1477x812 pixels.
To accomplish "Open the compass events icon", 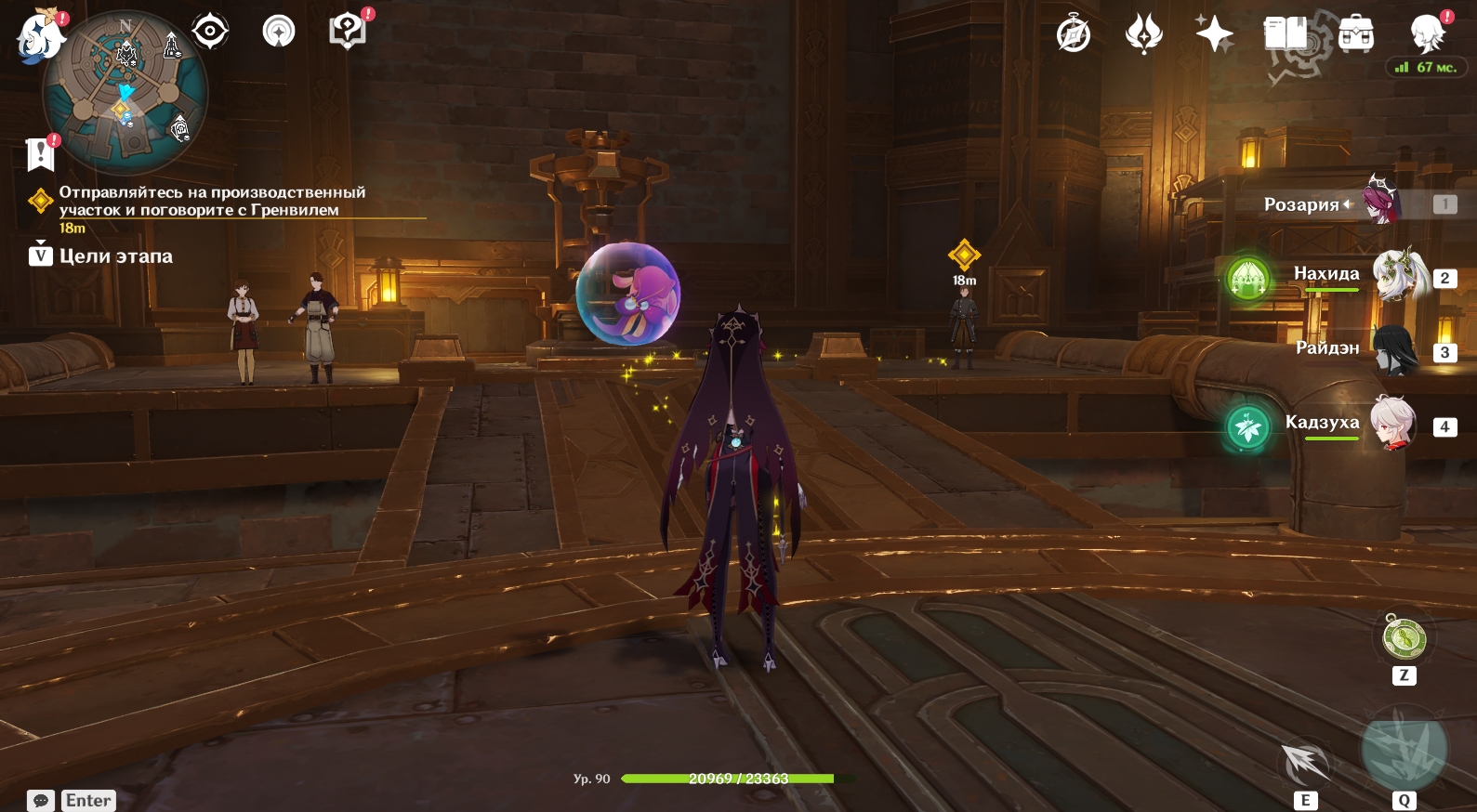I will pos(1074,35).
